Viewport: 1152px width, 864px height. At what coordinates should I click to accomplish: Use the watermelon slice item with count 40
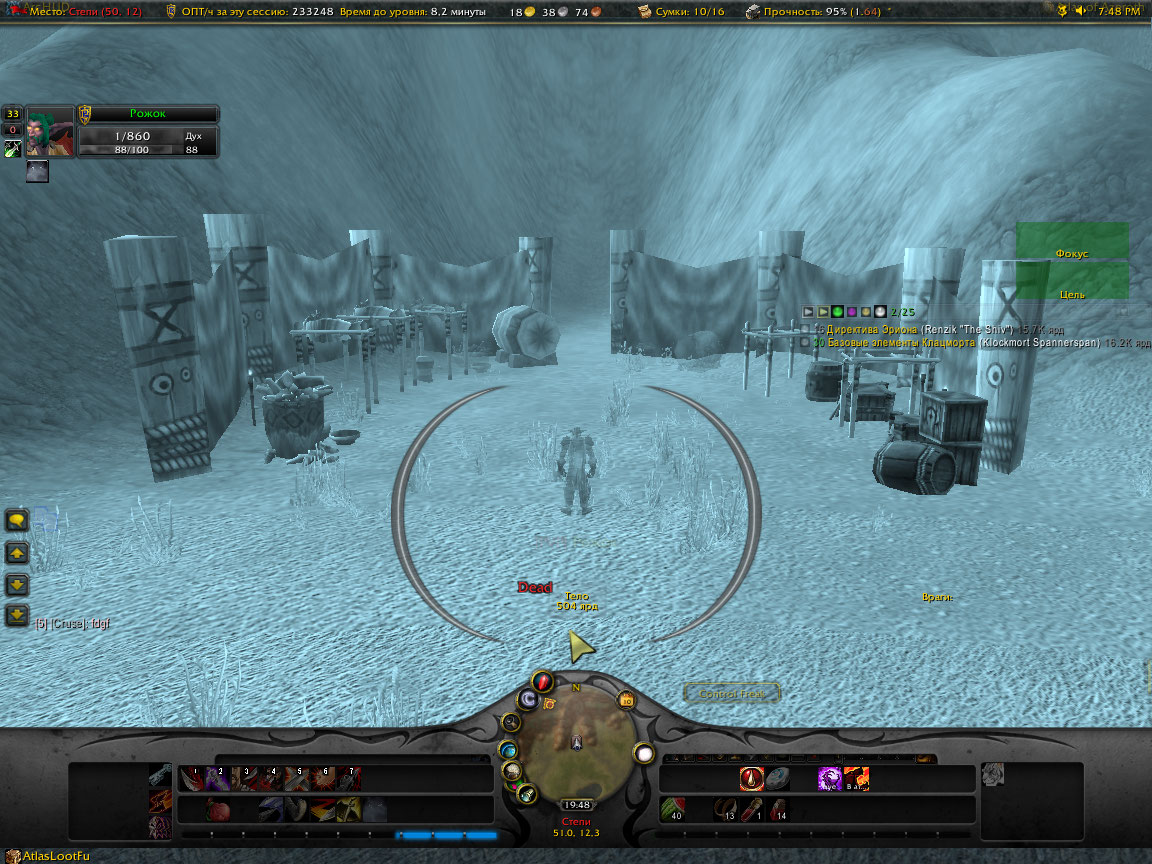click(675, 808)
